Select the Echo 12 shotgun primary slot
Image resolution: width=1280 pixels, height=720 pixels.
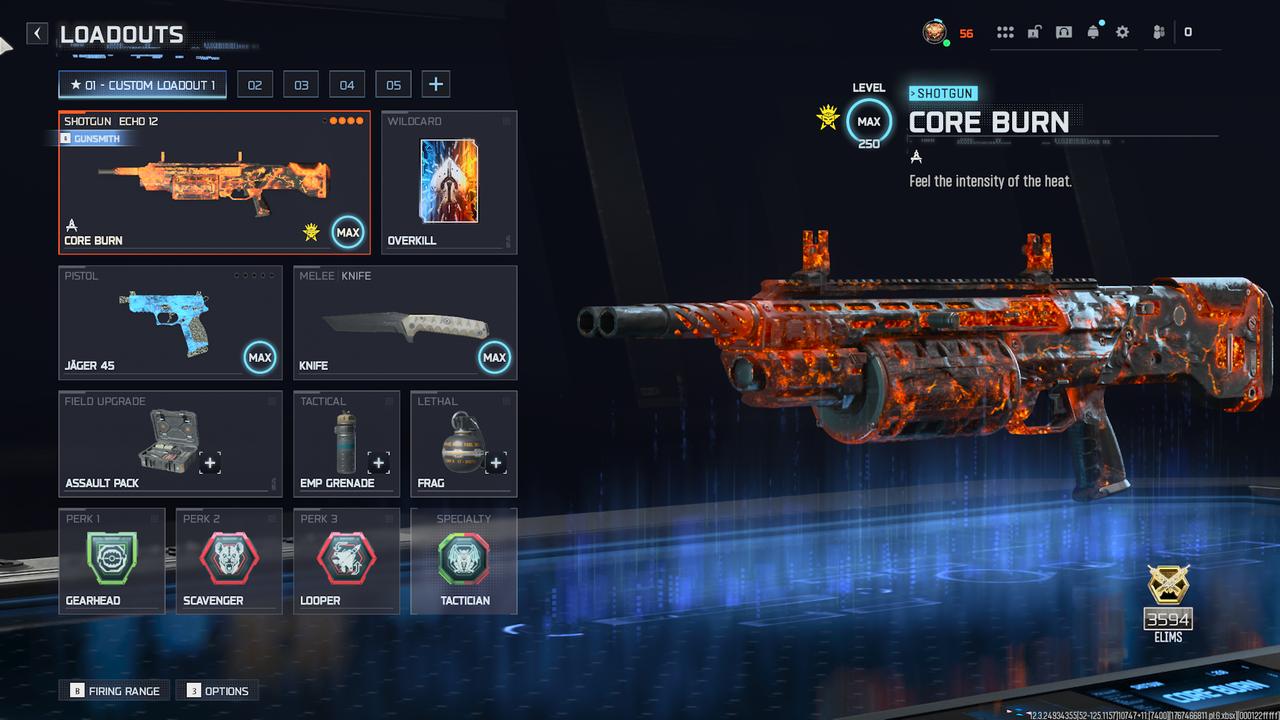214,182
